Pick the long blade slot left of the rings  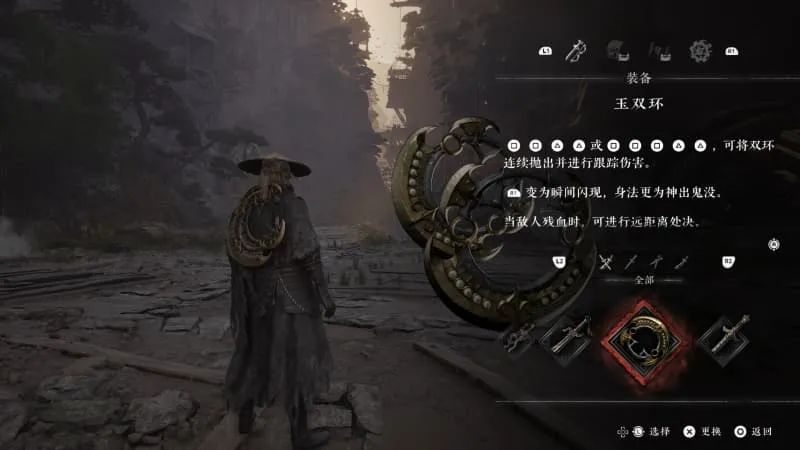[x=565, y=338]
